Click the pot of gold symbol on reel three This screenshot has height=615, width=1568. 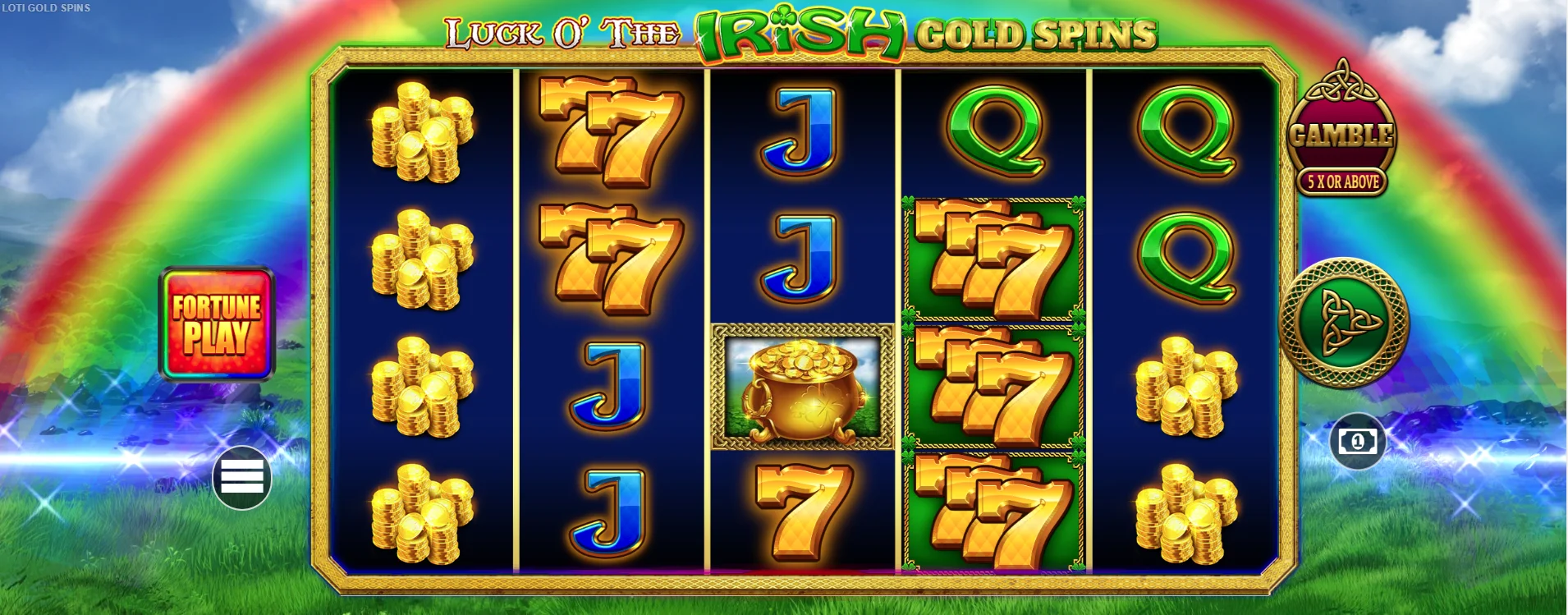tap(803, 384)
